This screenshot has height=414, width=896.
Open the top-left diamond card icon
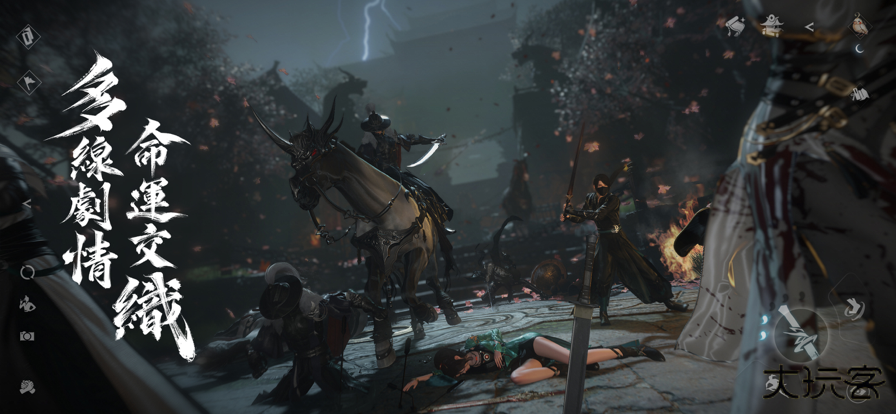point(27,38)
